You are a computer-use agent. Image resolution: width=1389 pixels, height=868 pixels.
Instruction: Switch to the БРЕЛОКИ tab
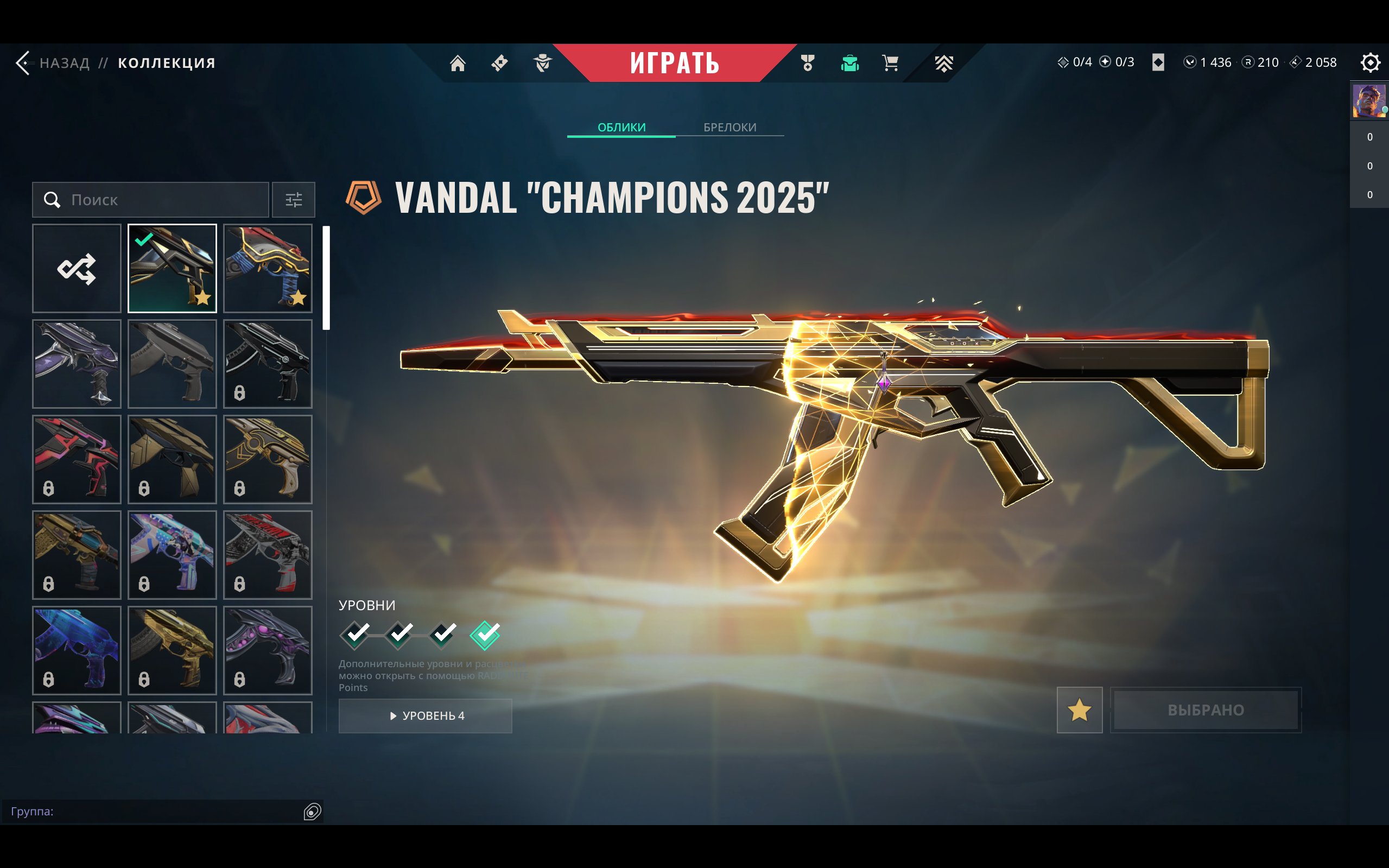[730, 127]
